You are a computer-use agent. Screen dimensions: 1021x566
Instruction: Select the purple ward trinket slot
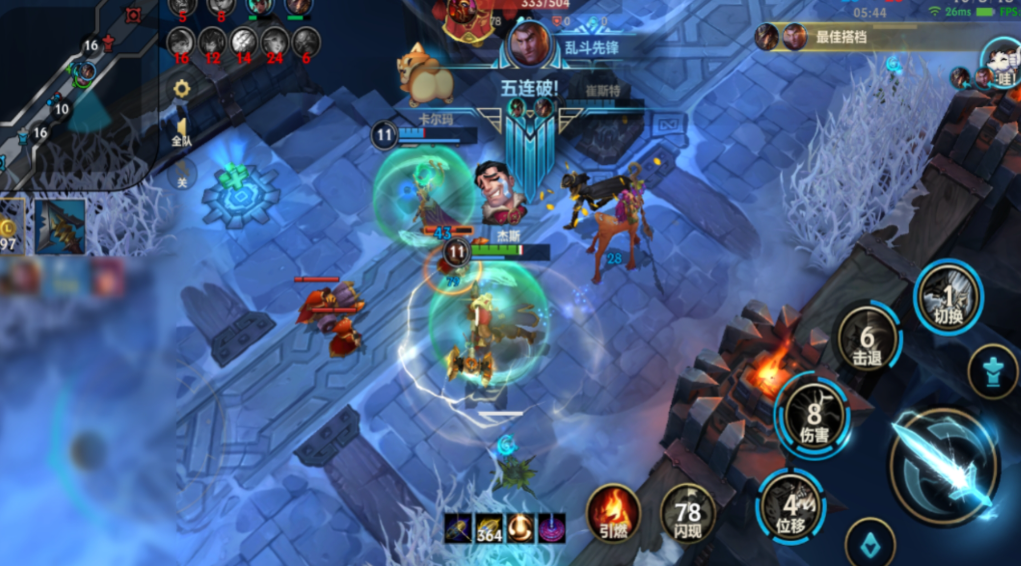pyautogui.click(x=551, y=528)
